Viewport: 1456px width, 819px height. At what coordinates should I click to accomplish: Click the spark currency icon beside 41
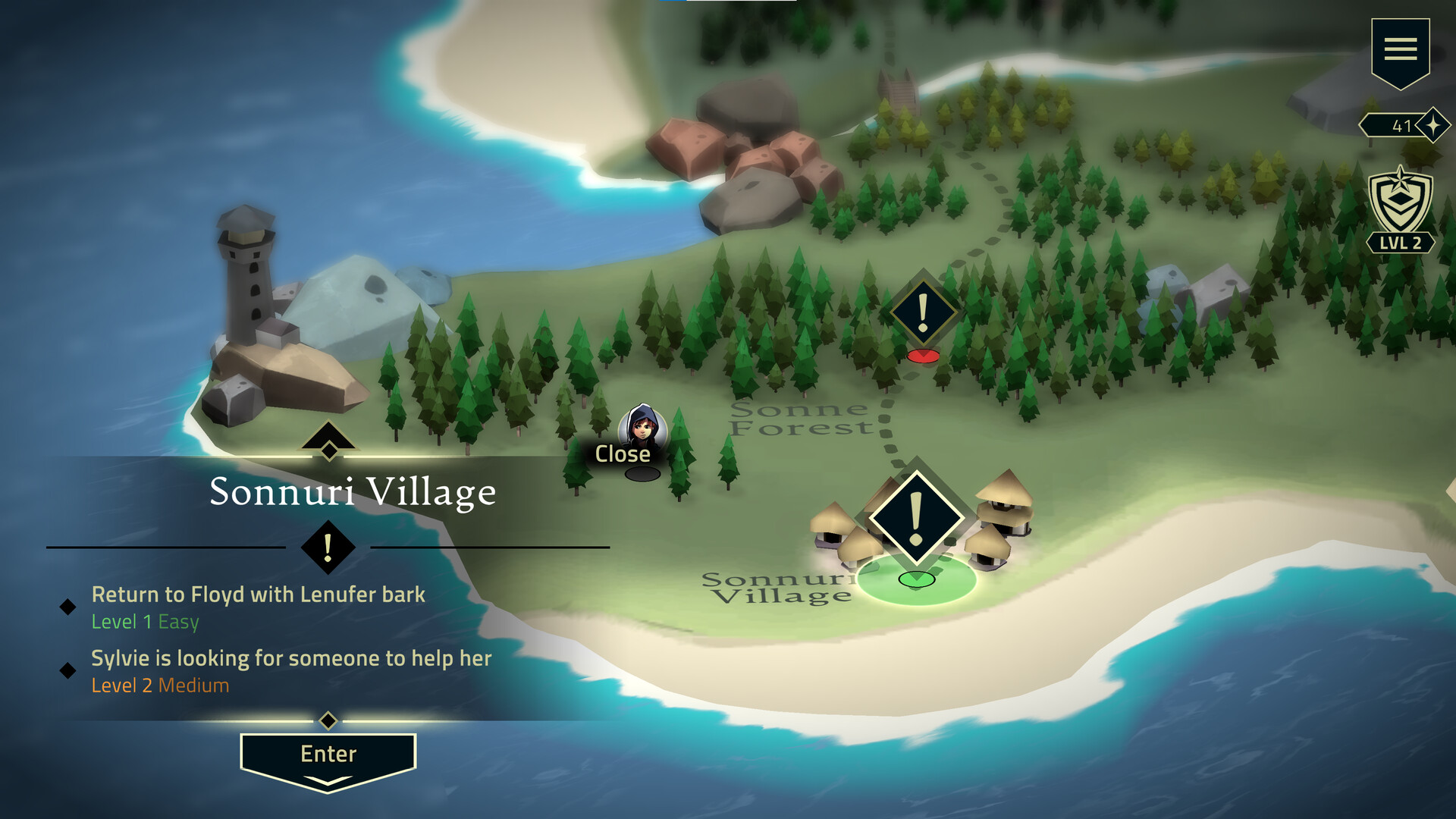pos(1432,124)
